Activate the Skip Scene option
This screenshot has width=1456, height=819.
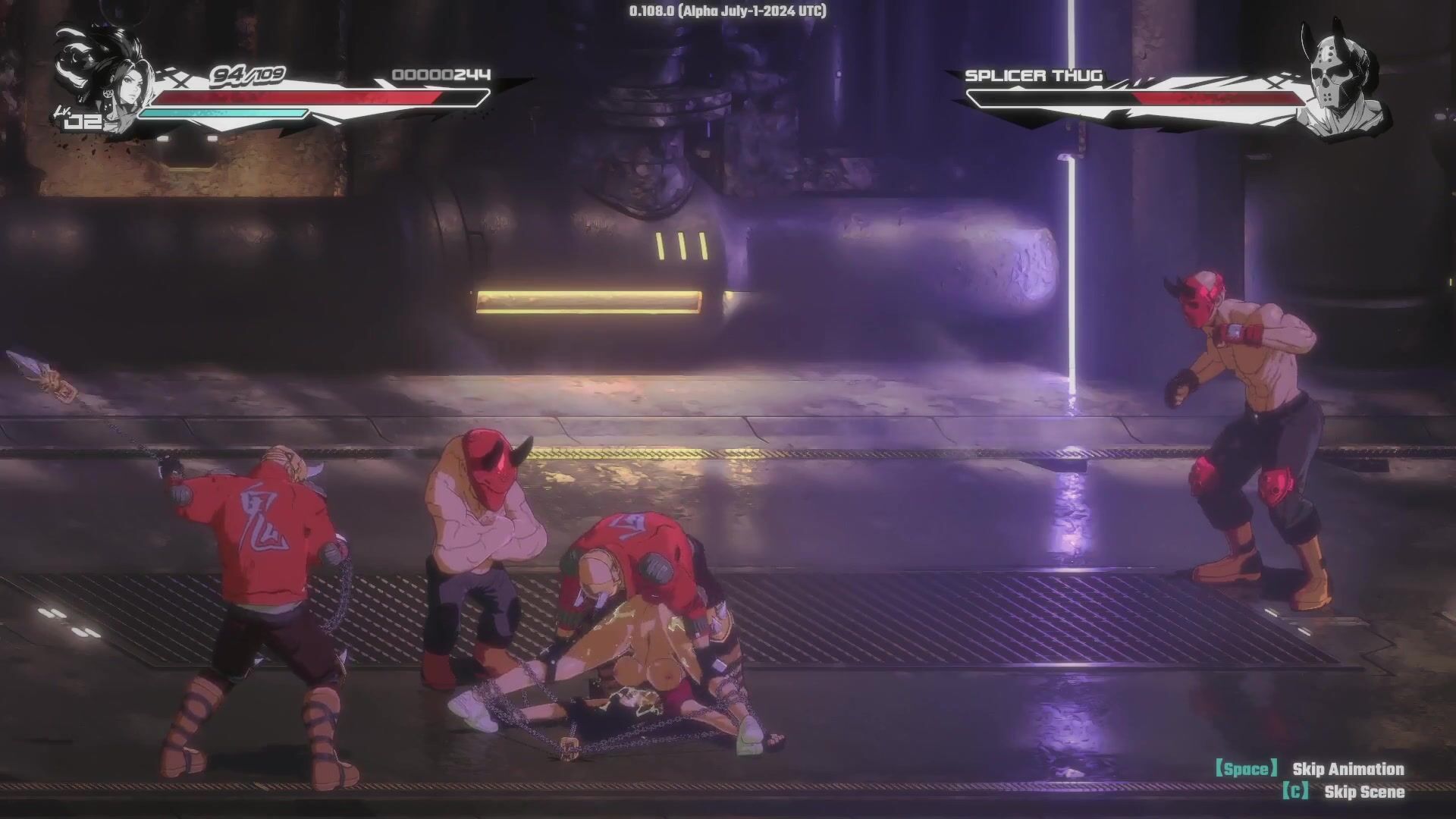[1363, 792]
